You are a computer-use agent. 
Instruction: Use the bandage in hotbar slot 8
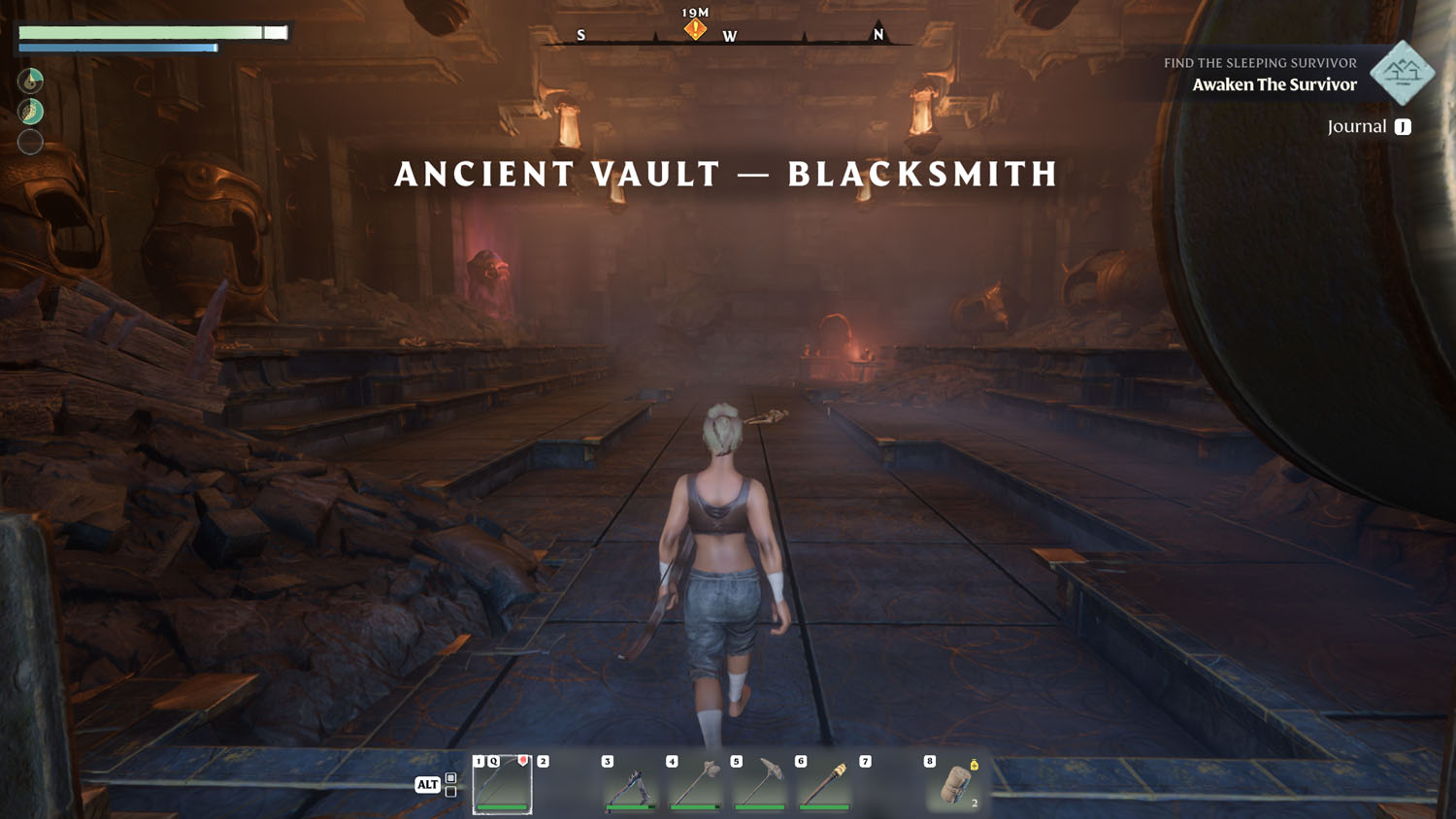(x=955, y=785)
